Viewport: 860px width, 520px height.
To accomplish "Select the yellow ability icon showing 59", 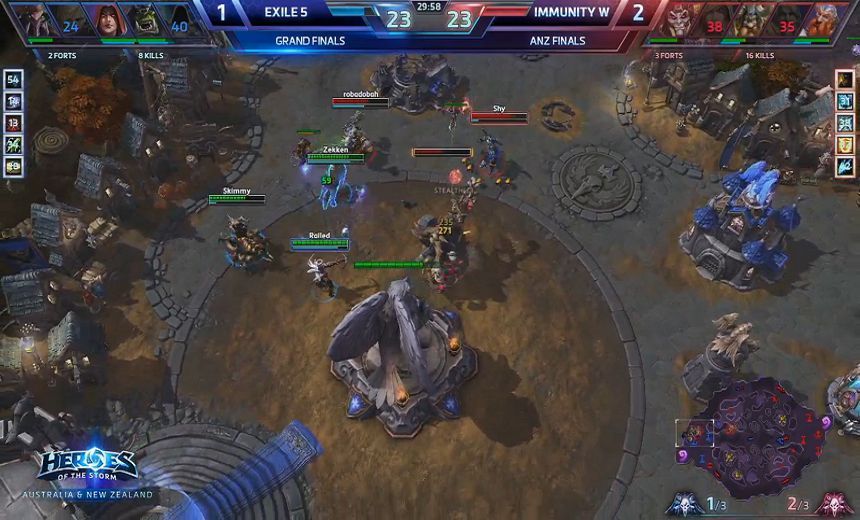I will [13, 167].
